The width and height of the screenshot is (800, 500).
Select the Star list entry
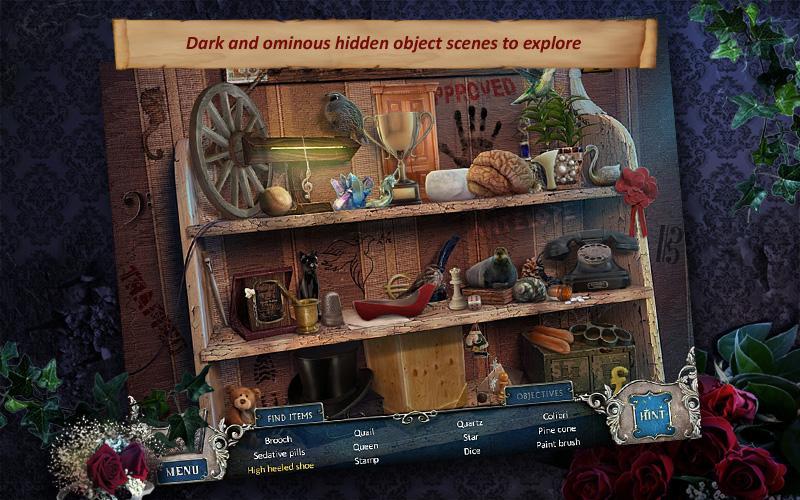(469, 437)
